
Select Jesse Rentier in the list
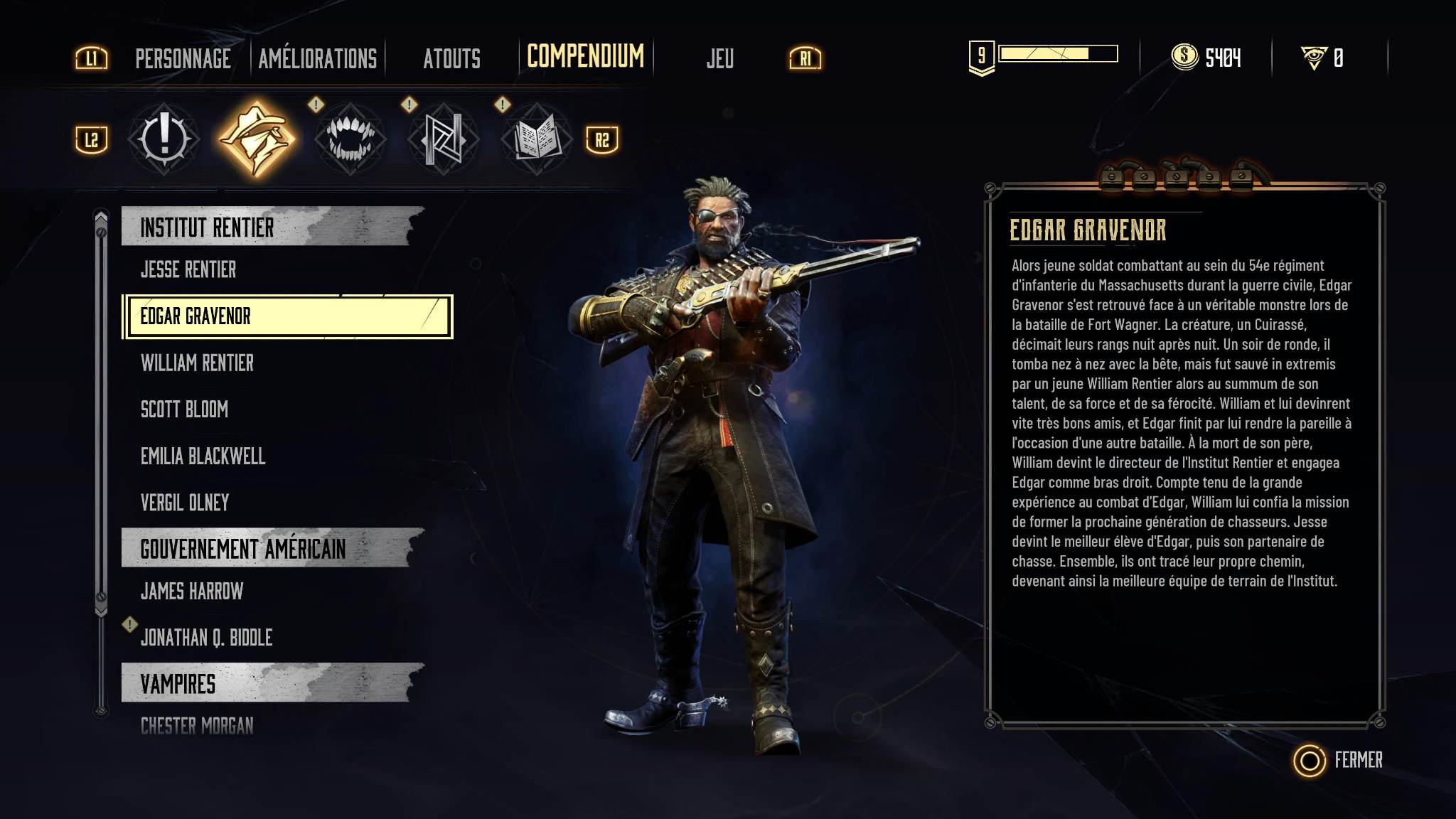(x=188, y=269)
